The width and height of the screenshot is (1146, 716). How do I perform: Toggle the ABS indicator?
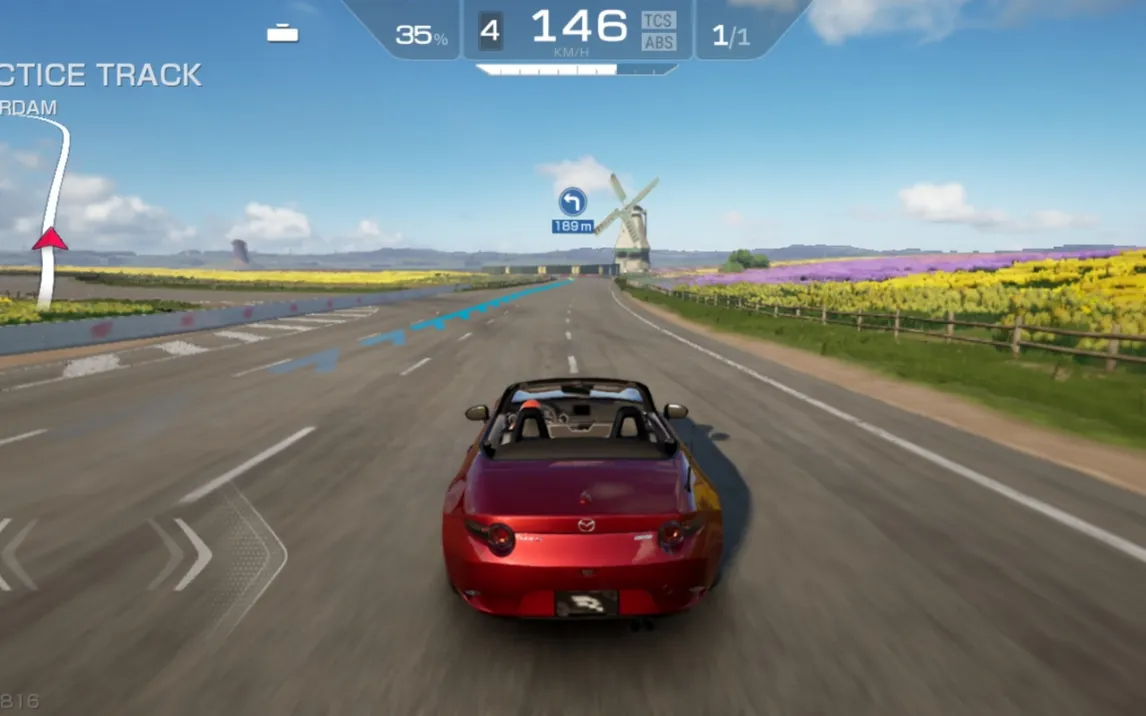(658, 42)
